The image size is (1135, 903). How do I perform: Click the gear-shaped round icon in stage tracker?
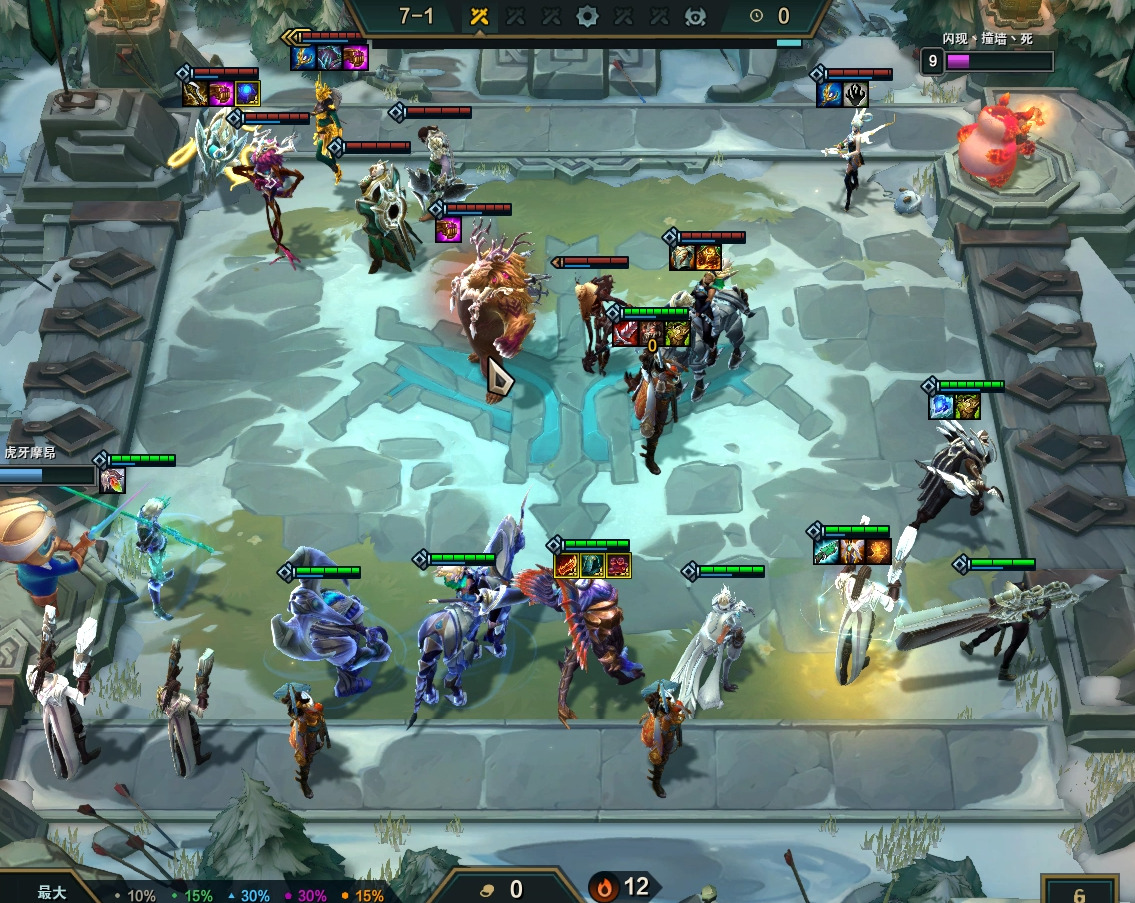[x=587, y=16]
